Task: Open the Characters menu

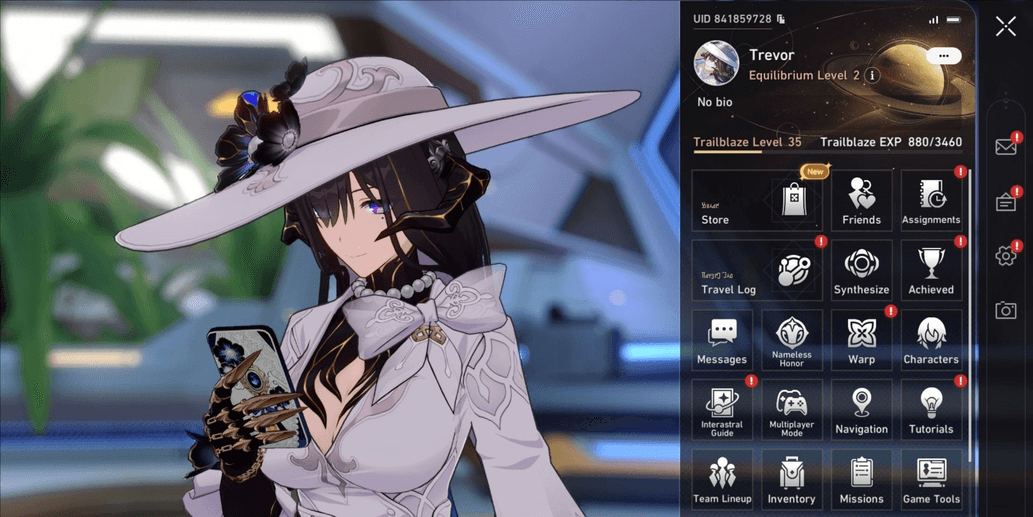Action: point(931,341)
